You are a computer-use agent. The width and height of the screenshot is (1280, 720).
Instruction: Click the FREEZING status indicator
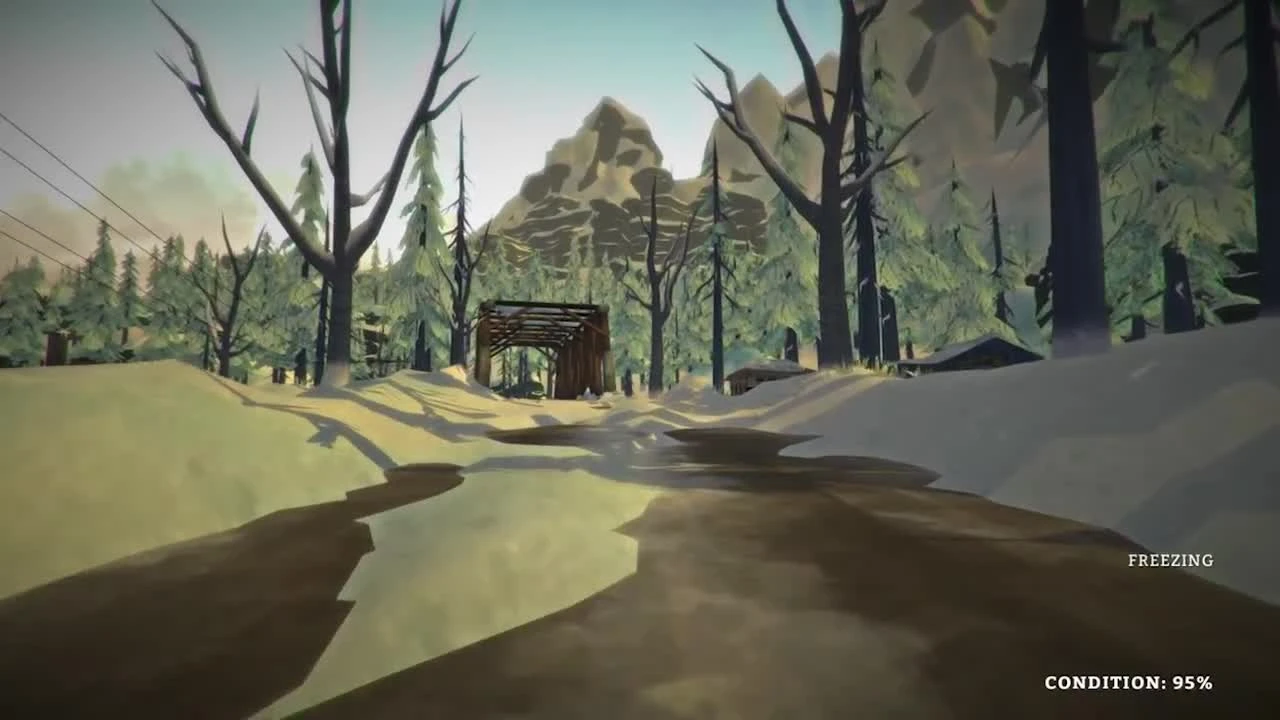coord(1168,560)
